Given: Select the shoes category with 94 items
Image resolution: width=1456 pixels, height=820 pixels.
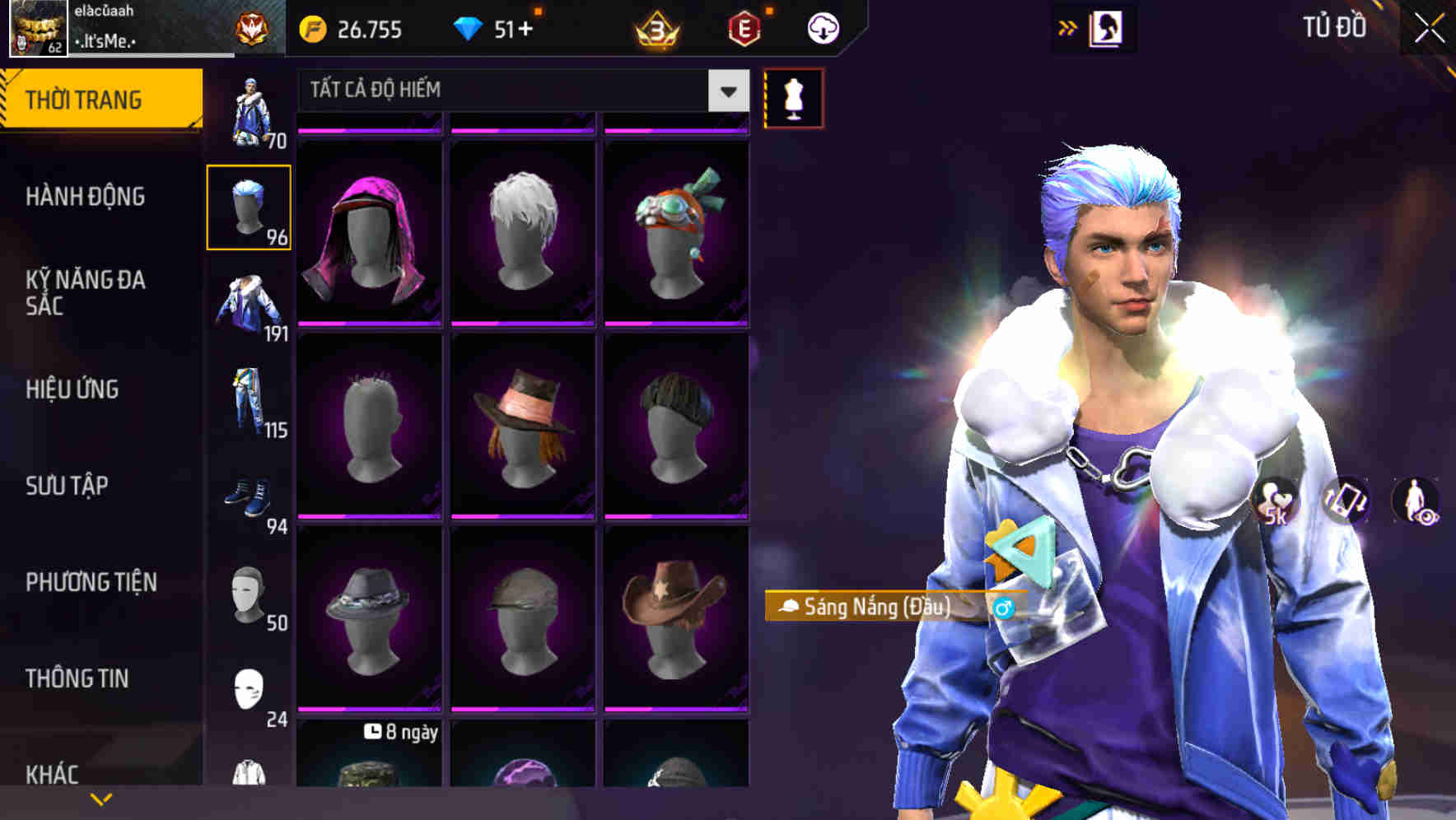Looking at the screenshot, I should point(250,500).
